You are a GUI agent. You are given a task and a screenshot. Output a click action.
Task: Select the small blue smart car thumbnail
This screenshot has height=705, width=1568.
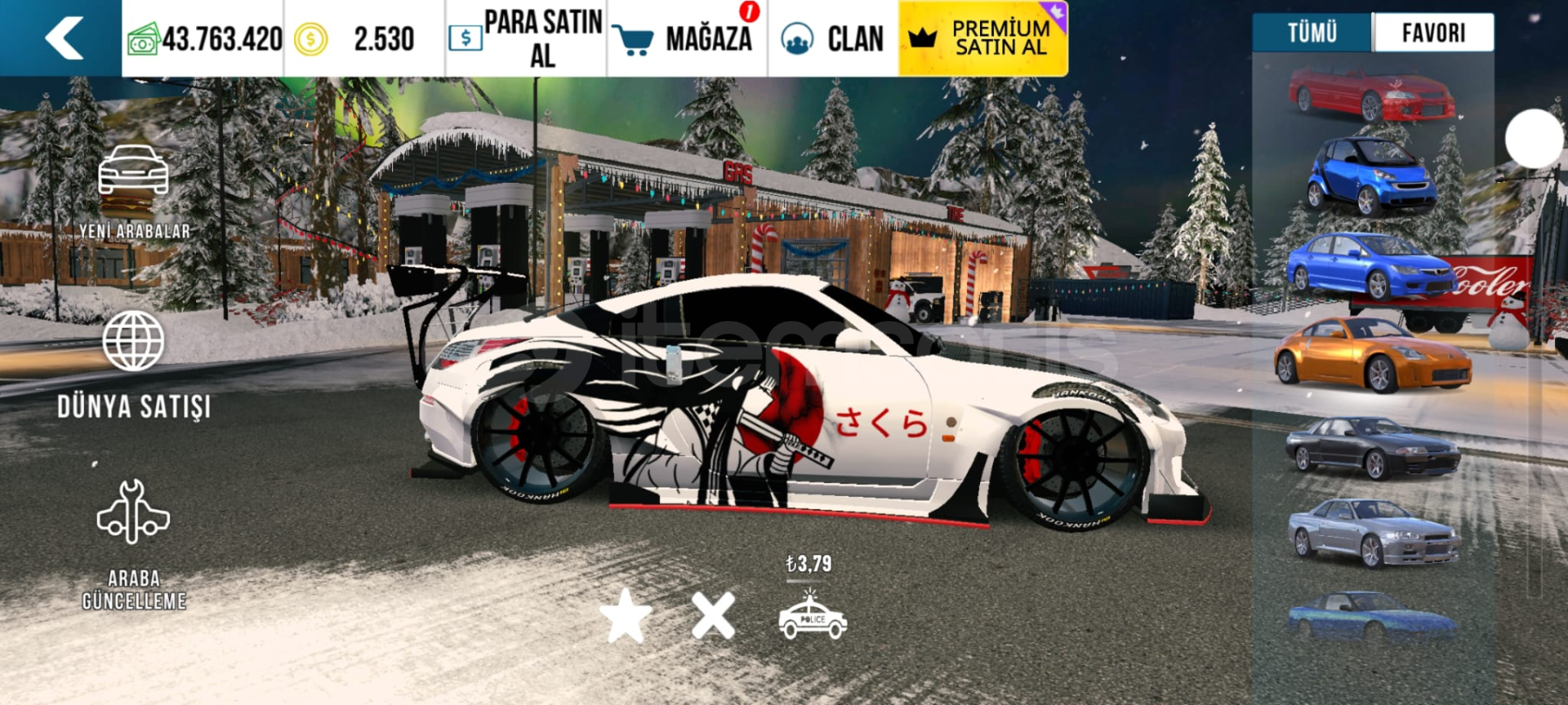1371,176
